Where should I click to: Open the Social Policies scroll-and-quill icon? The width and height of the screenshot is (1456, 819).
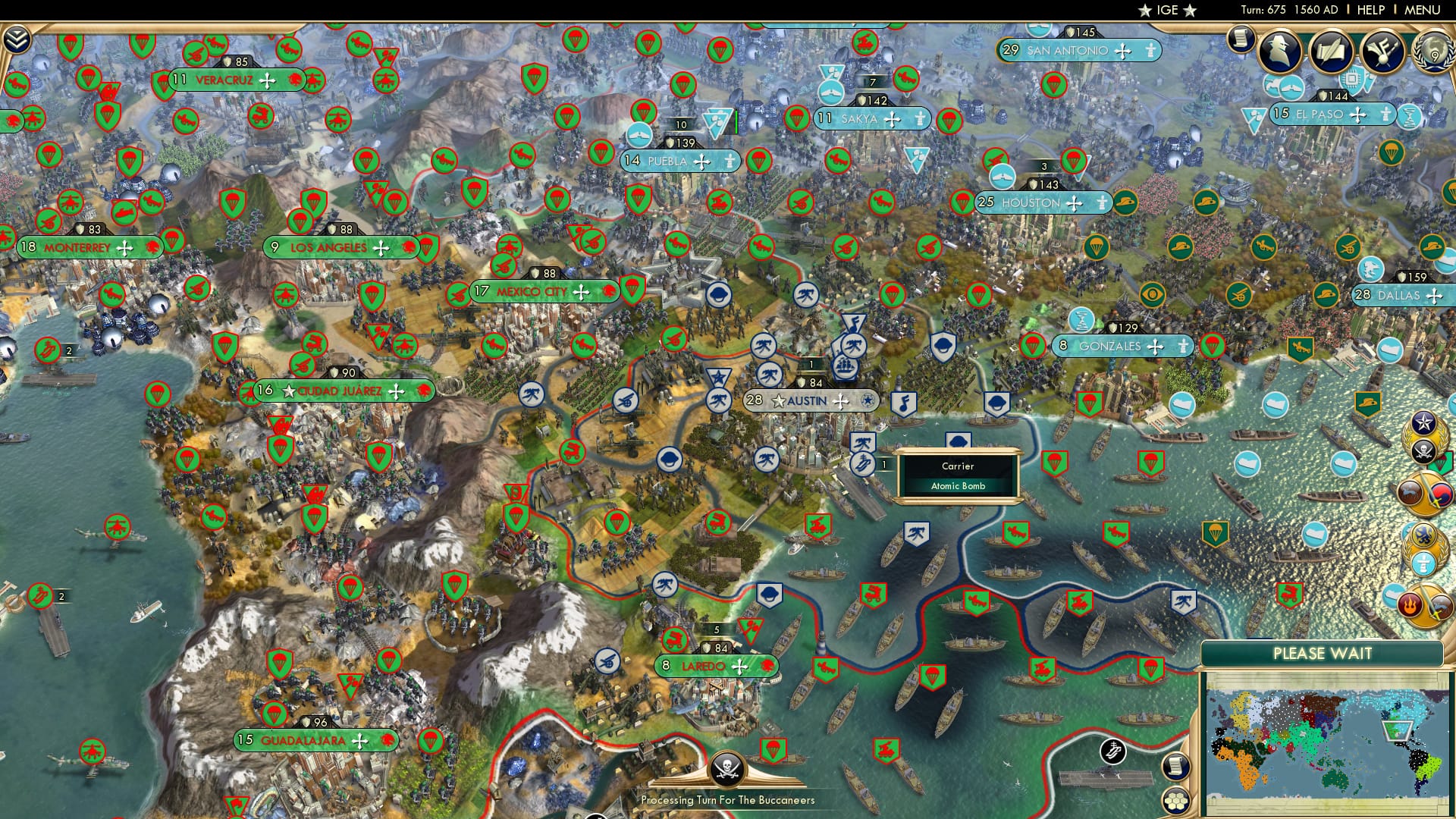click(x=1331, y=52)
